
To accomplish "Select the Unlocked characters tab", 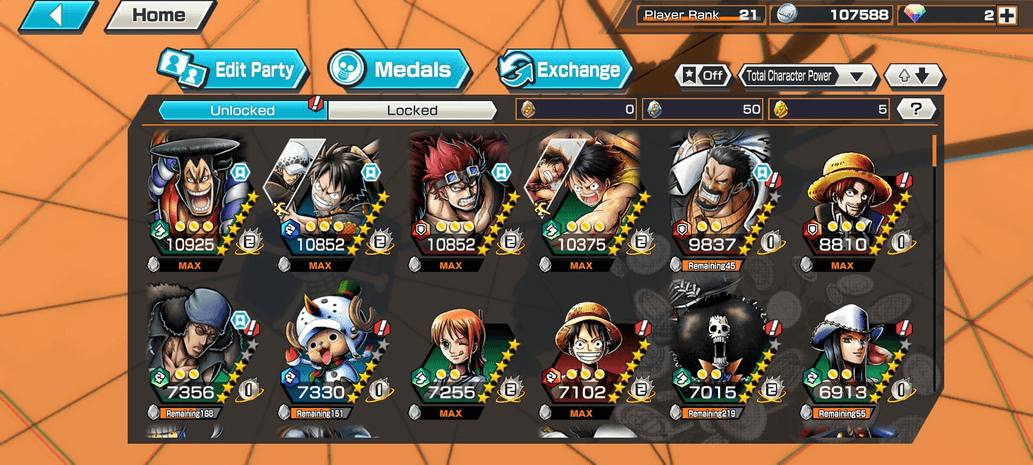I will pos(243,110).
